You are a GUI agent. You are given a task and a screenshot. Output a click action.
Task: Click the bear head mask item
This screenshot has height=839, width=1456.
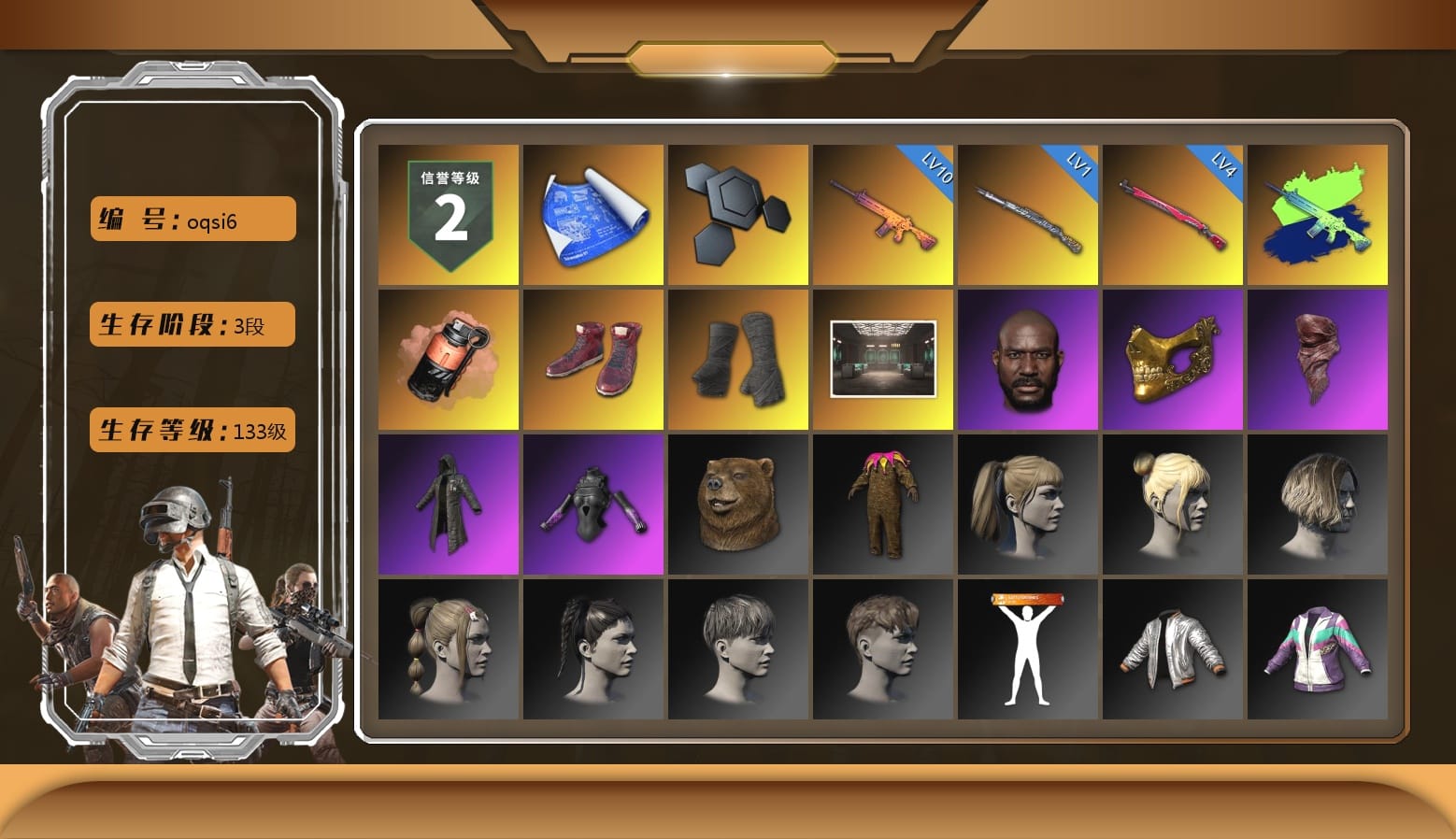[737, 504]
